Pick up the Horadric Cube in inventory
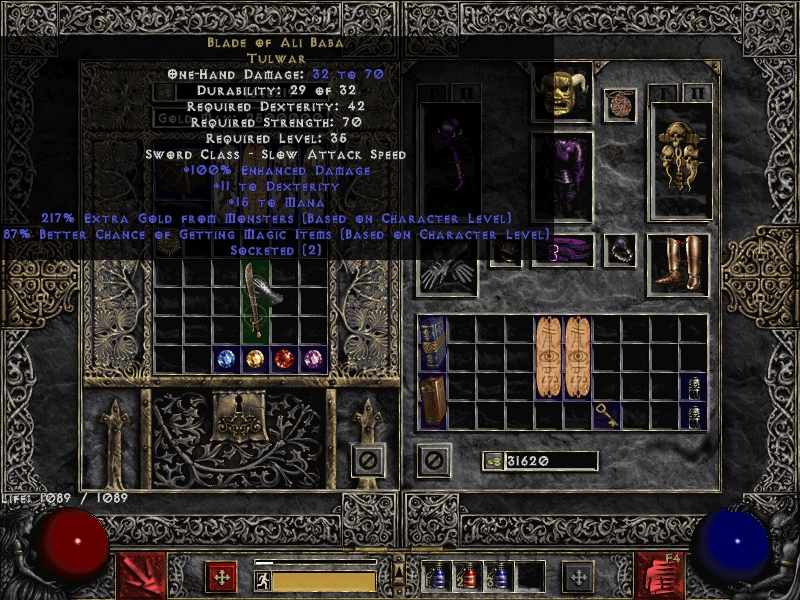 pos(432,401)
